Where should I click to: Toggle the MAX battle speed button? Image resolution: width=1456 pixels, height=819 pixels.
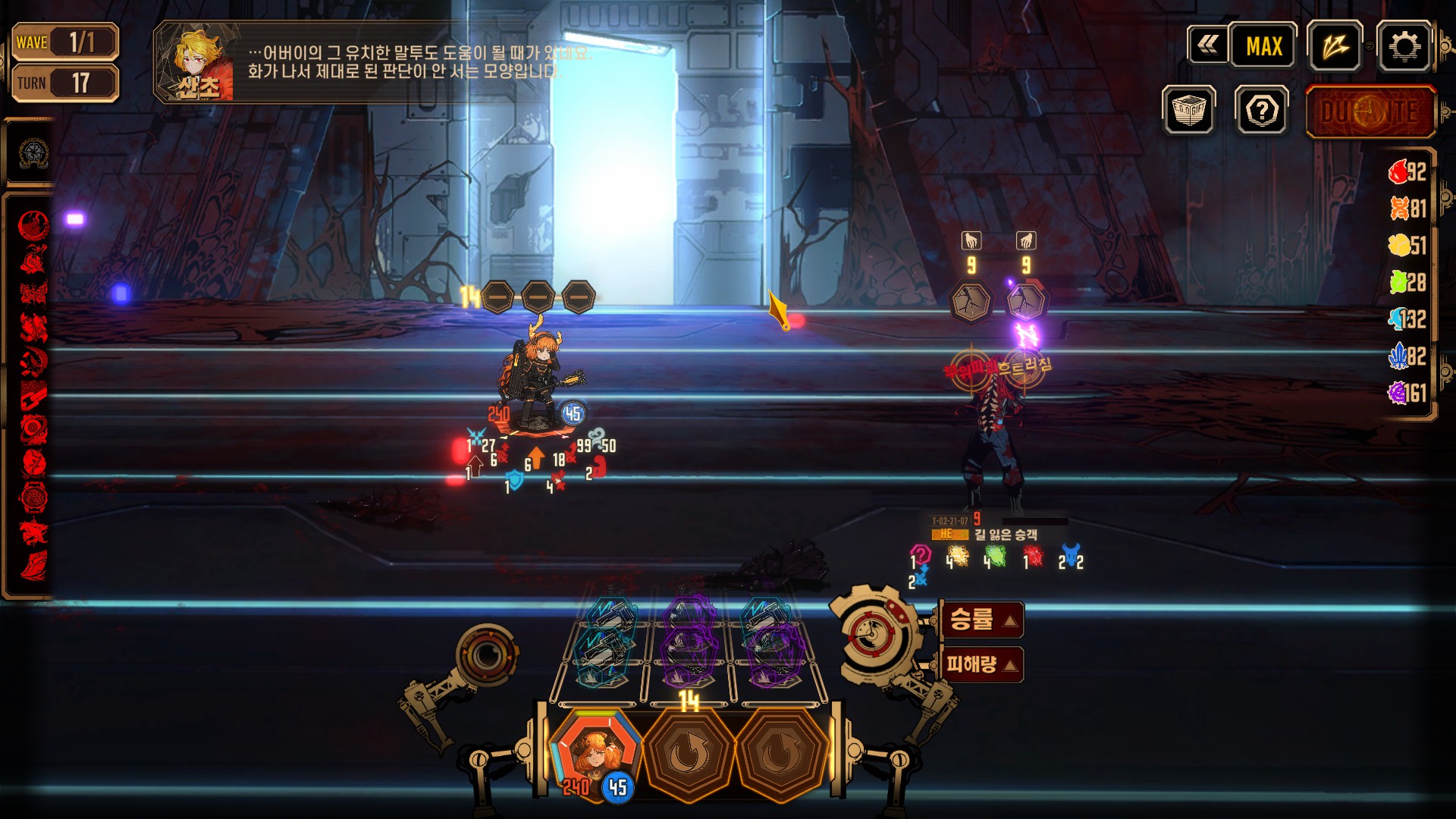tap(1263, 47)
